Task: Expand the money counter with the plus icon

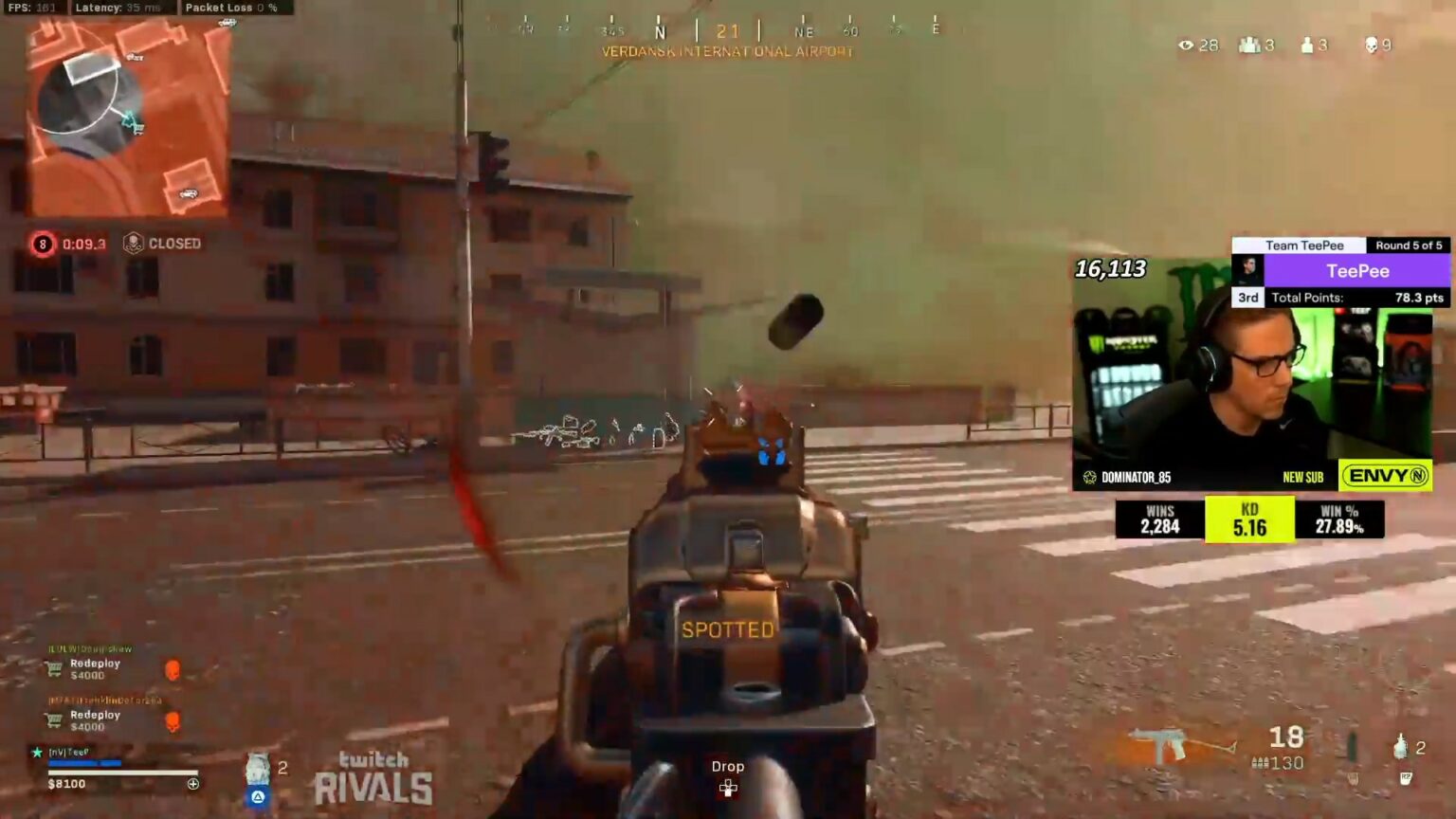Action: point(193,783)
